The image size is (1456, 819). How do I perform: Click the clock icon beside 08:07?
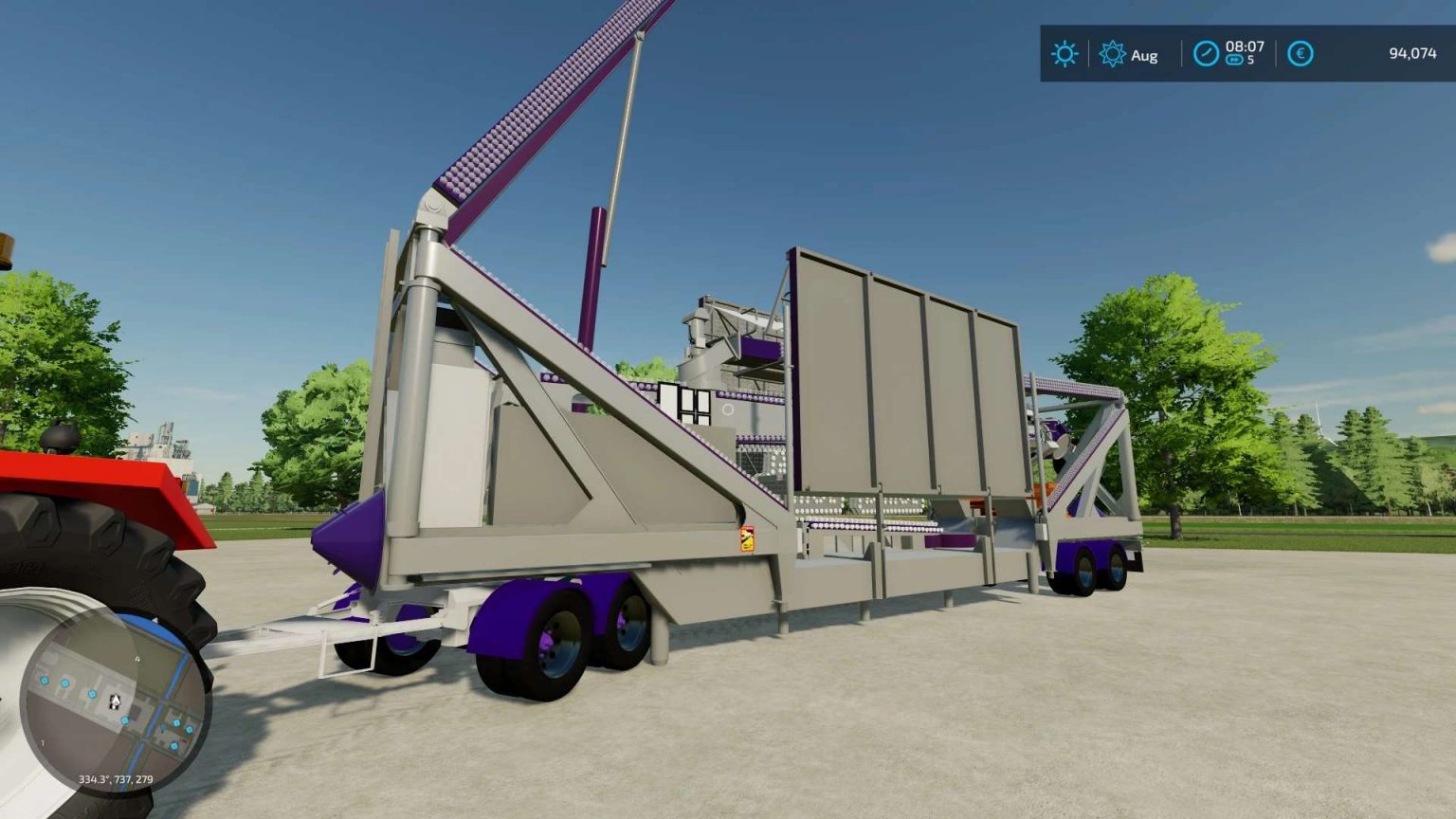tap(1206, 53)
